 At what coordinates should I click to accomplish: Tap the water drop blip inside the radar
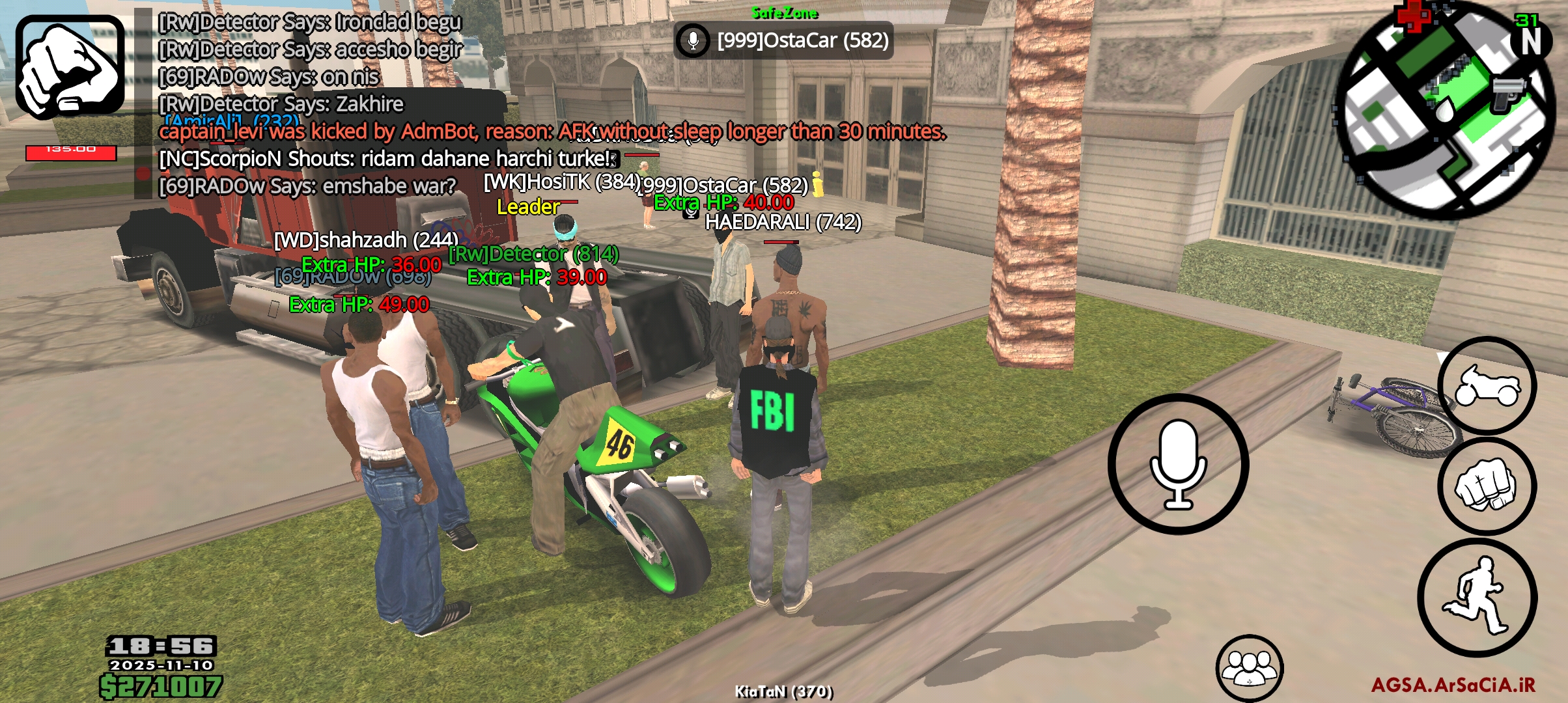pyautogui.click(x=1445, y=109)
